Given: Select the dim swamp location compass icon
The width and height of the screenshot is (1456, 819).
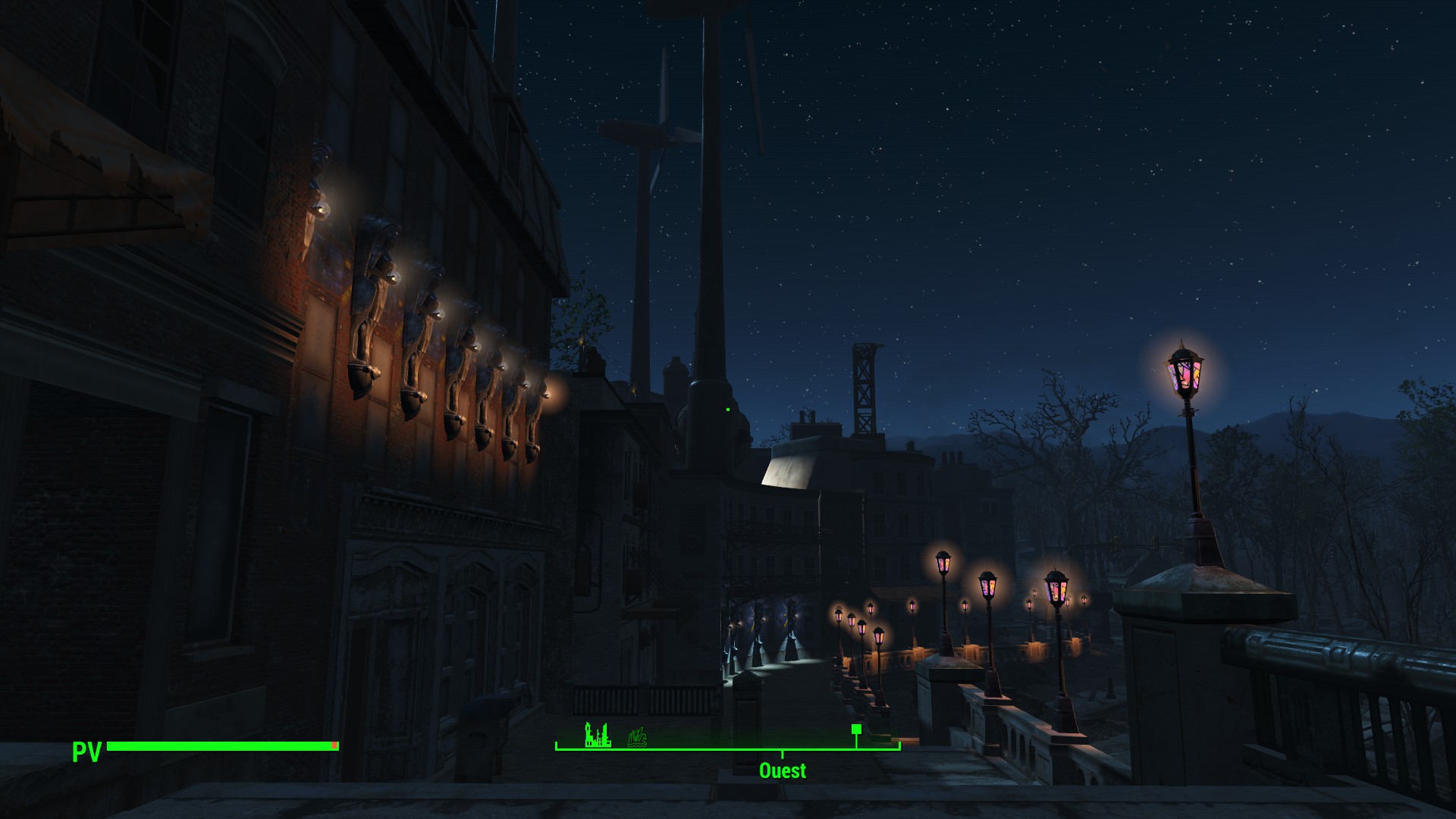Looking at the screenshot, I should point(637,736).
